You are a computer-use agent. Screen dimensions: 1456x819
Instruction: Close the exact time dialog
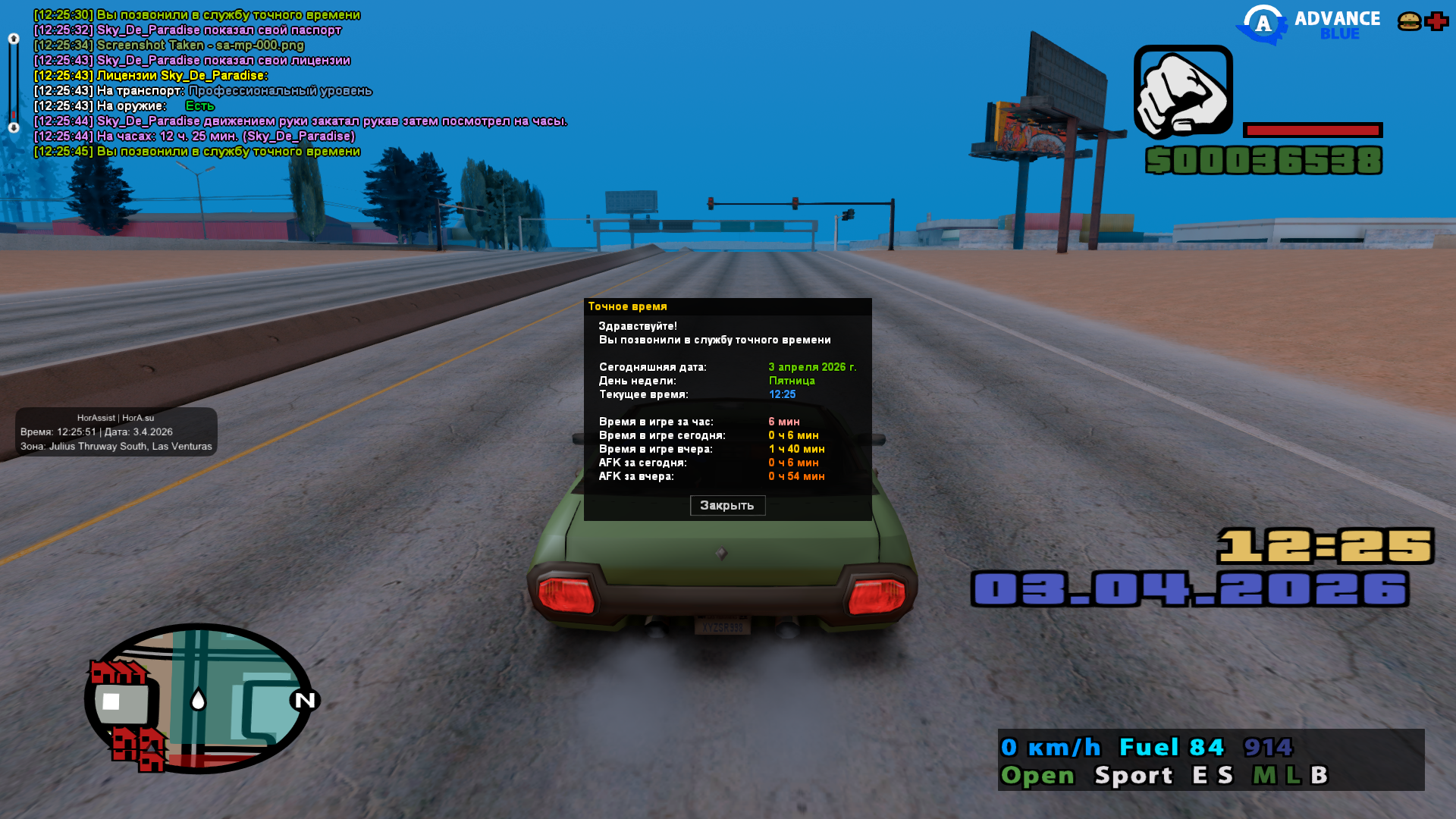click(x=727, y=505)
